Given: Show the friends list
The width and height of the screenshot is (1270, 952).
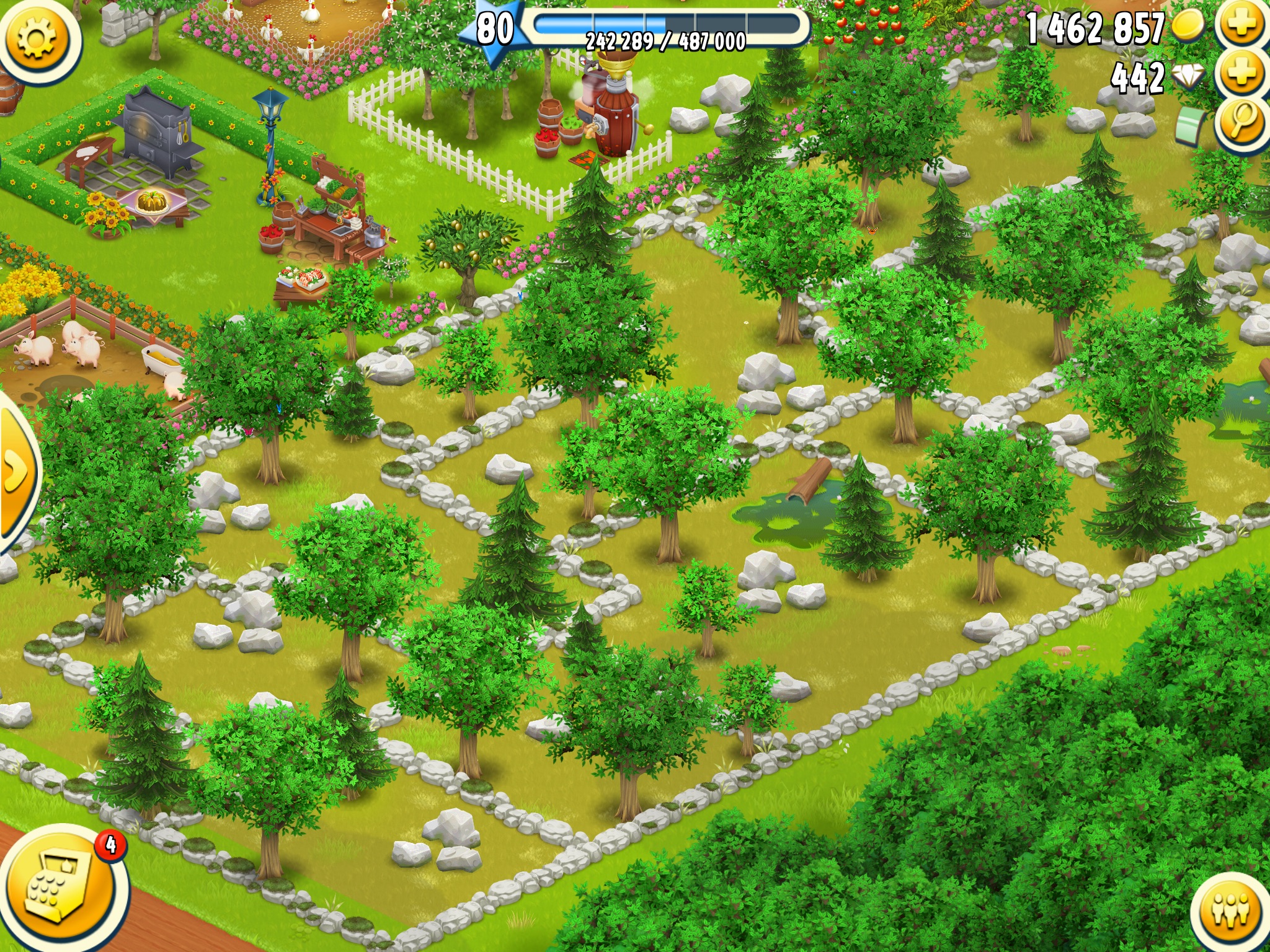Looking at the screenshot, I should 1230,911.
